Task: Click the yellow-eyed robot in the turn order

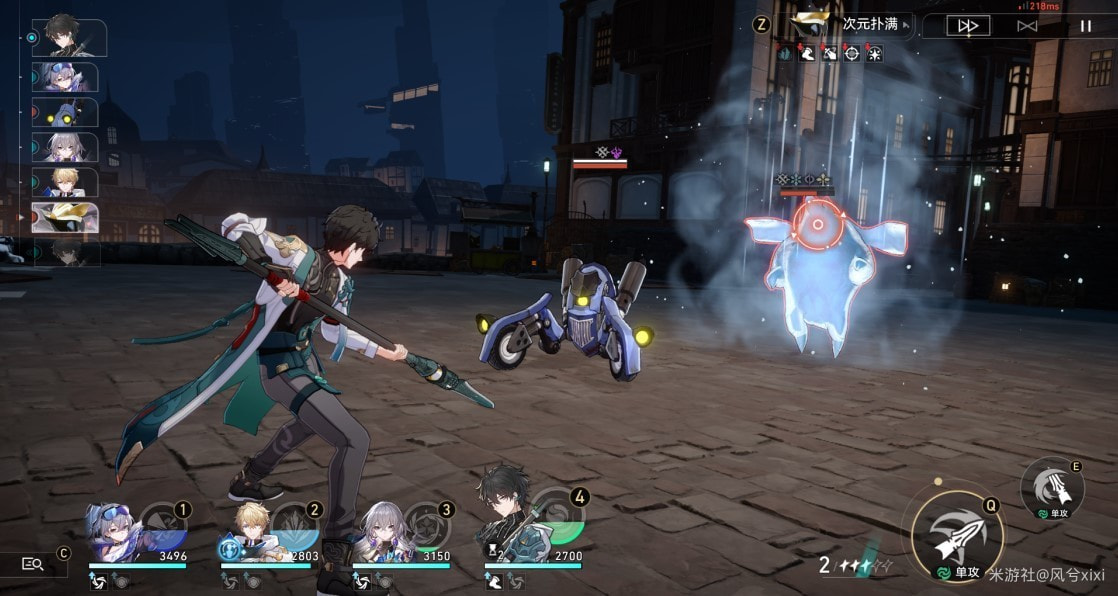Action: tap(66, 112)
